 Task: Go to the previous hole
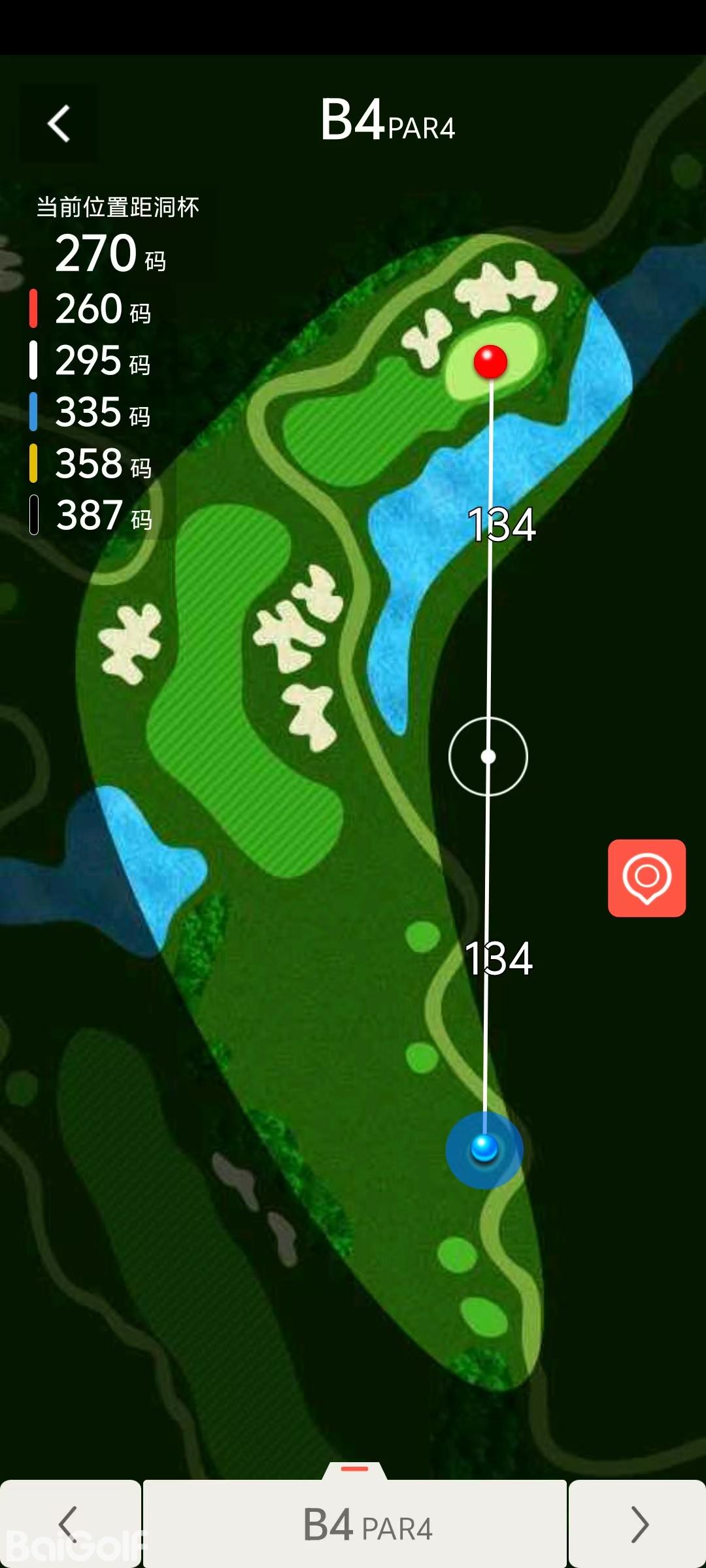70,1524
